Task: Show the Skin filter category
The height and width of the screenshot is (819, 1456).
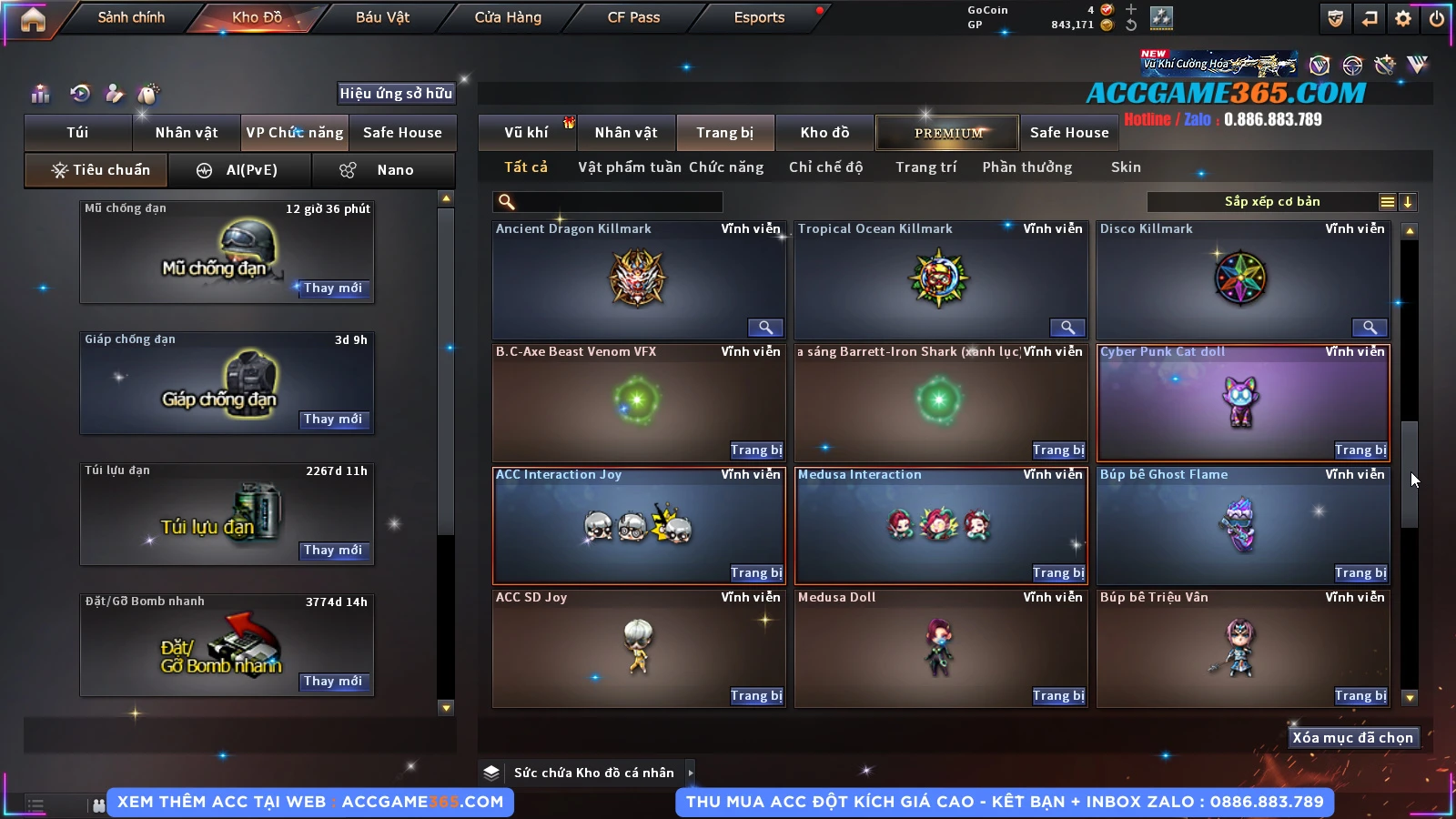Action: (x=1126, y=167)
